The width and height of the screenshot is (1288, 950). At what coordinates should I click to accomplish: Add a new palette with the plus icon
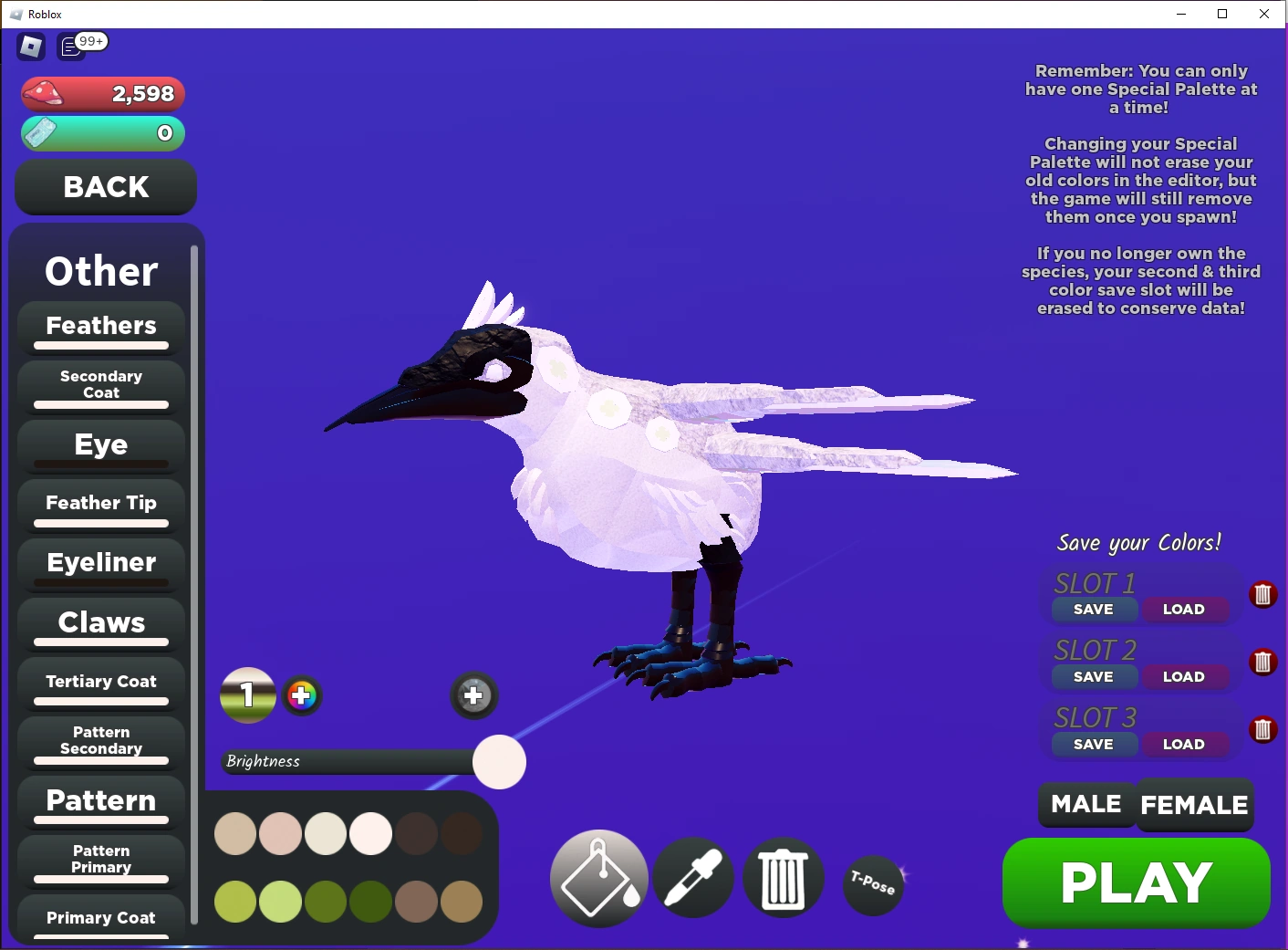coord(473,695)
